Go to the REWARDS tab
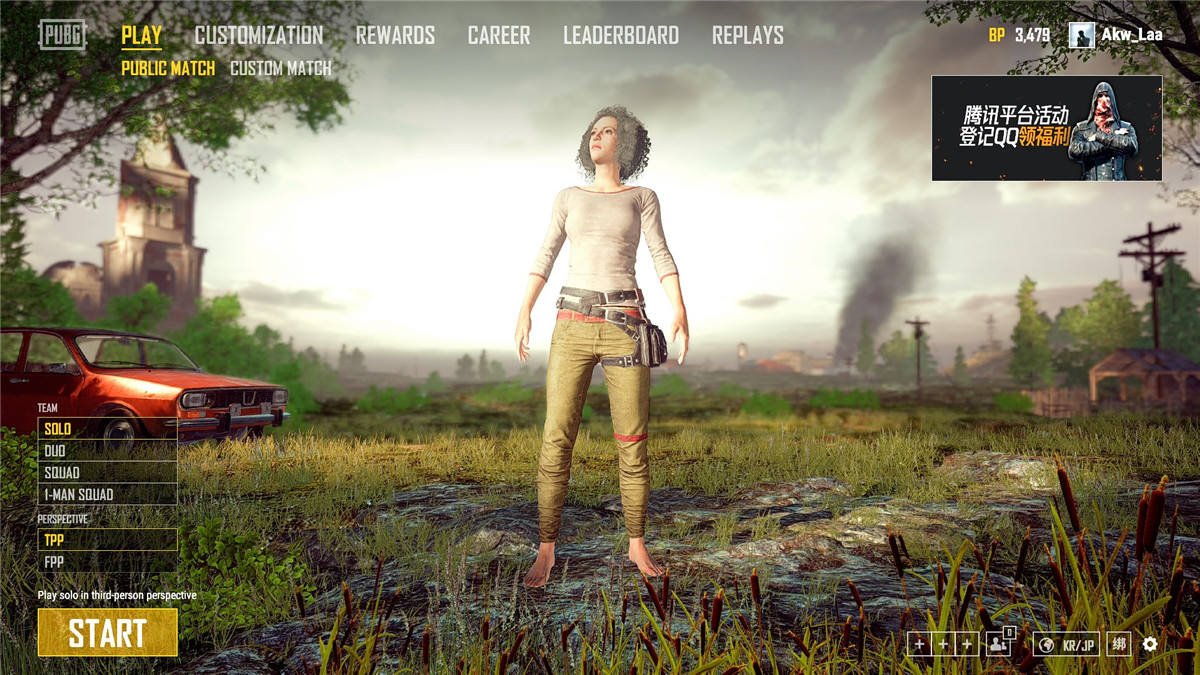 tap(395, 36)
